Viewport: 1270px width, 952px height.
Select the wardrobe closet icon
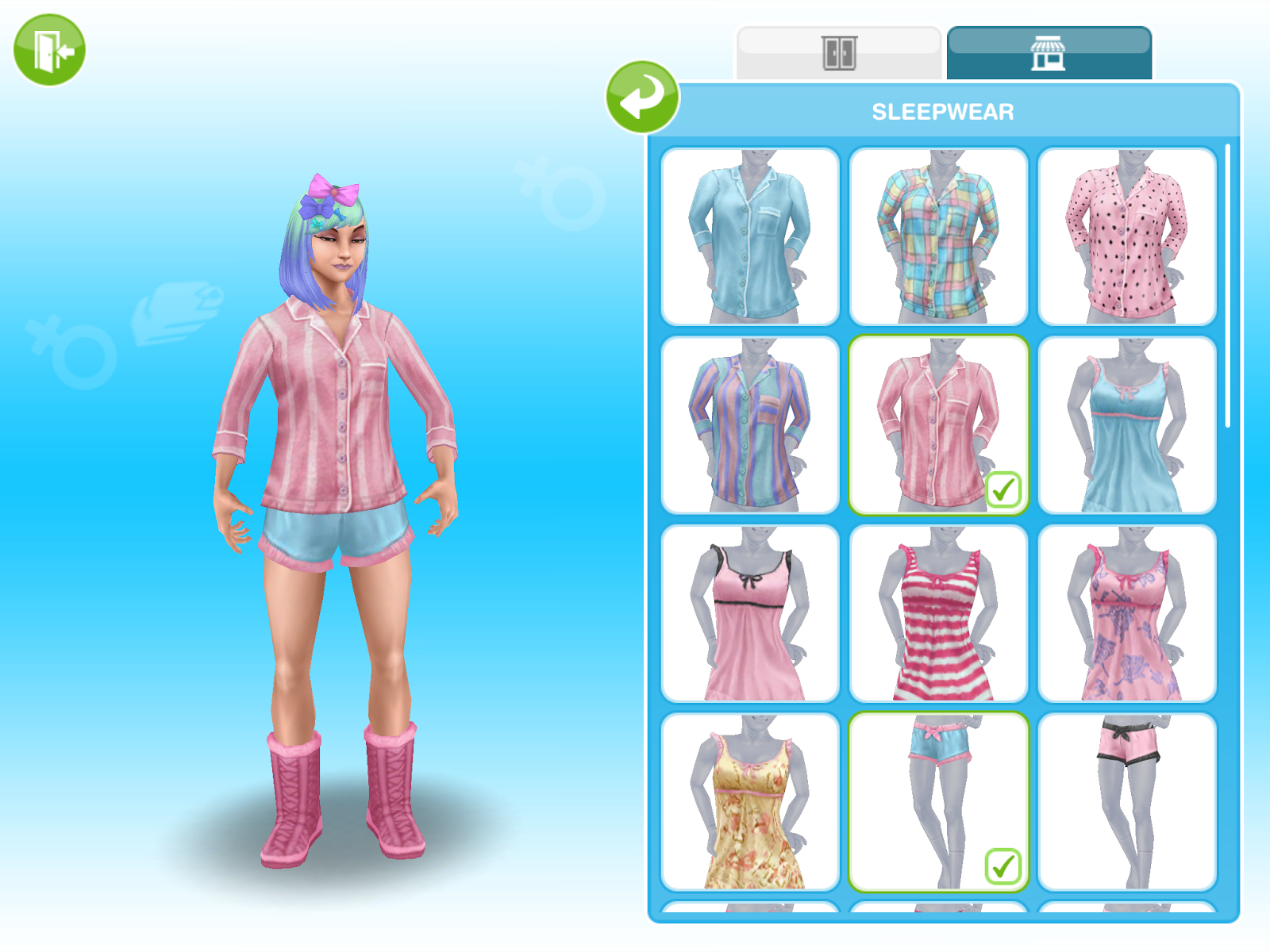click(841, 50)
